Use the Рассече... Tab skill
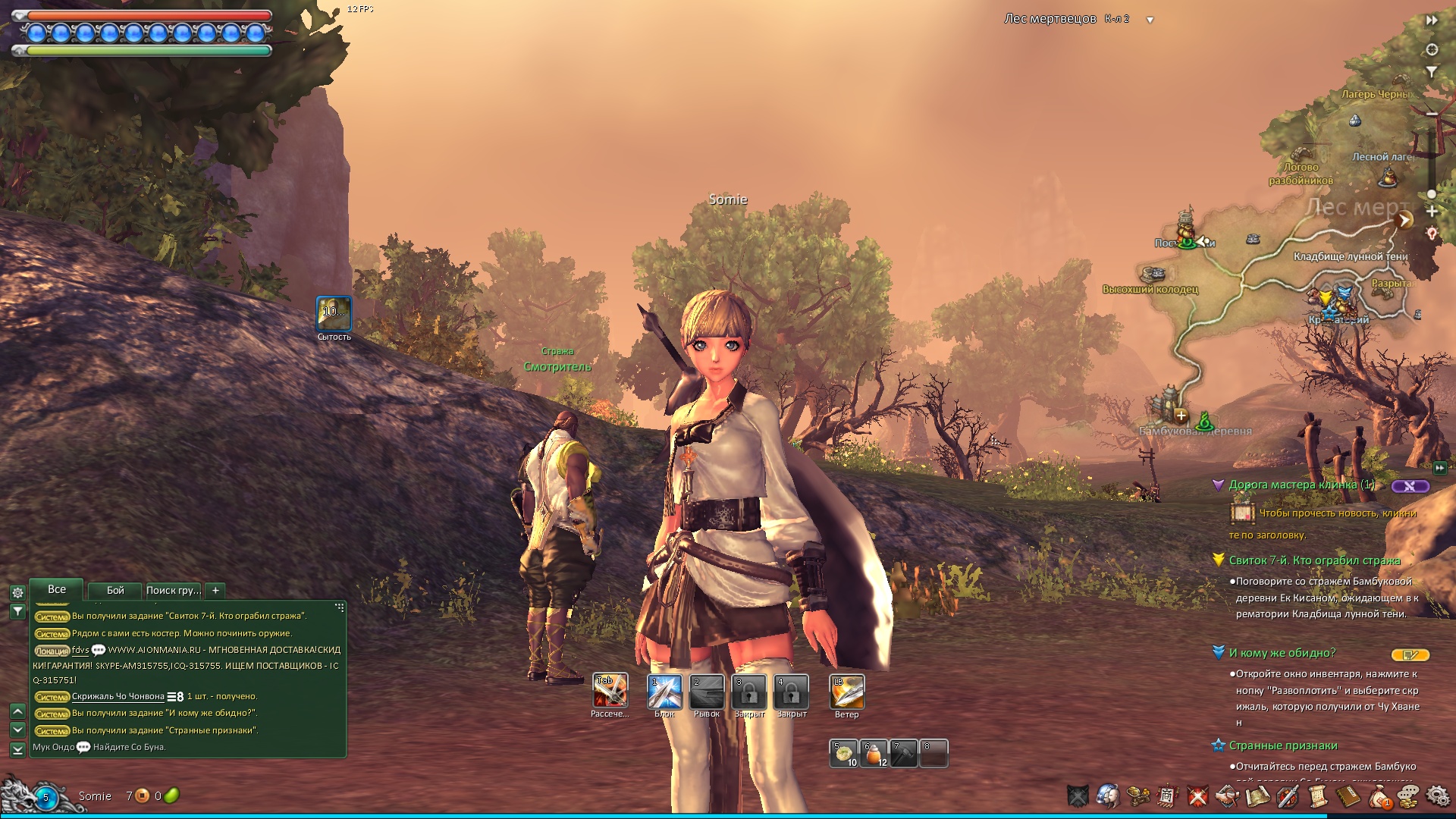The height and width of the screenshot is (819, 1456). [610, 692]
